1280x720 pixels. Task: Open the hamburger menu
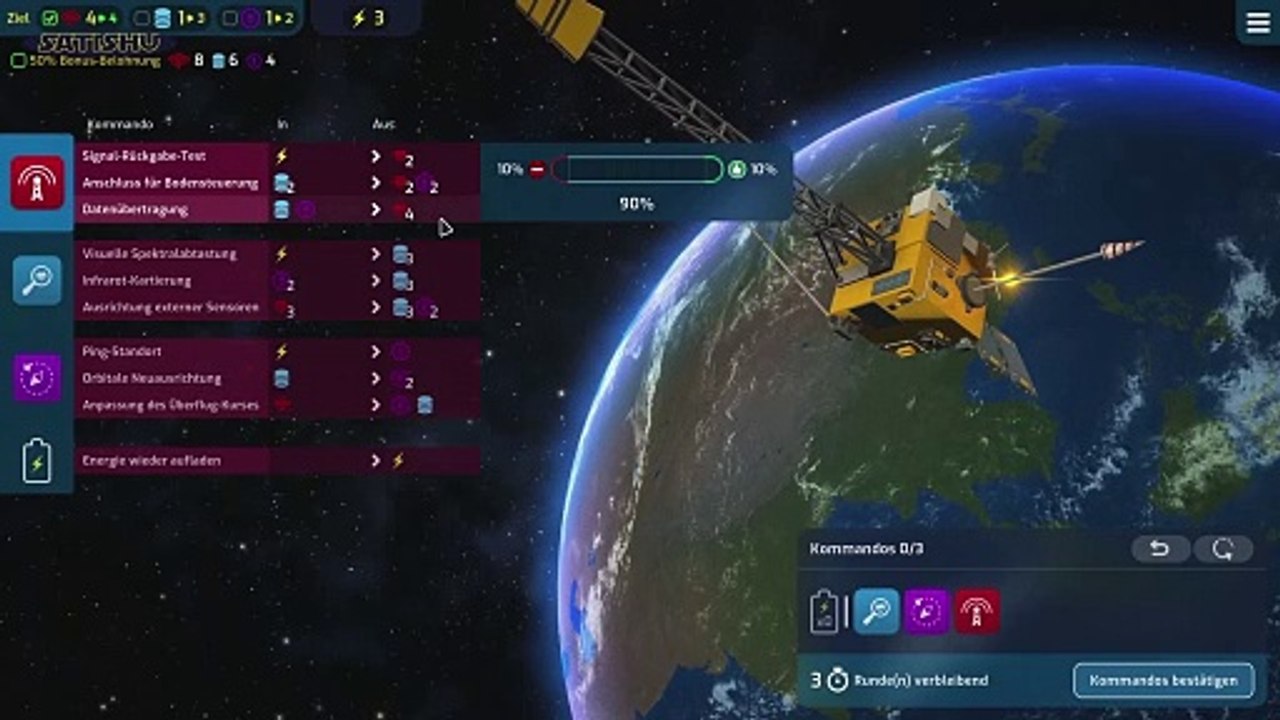point(1257,22)
